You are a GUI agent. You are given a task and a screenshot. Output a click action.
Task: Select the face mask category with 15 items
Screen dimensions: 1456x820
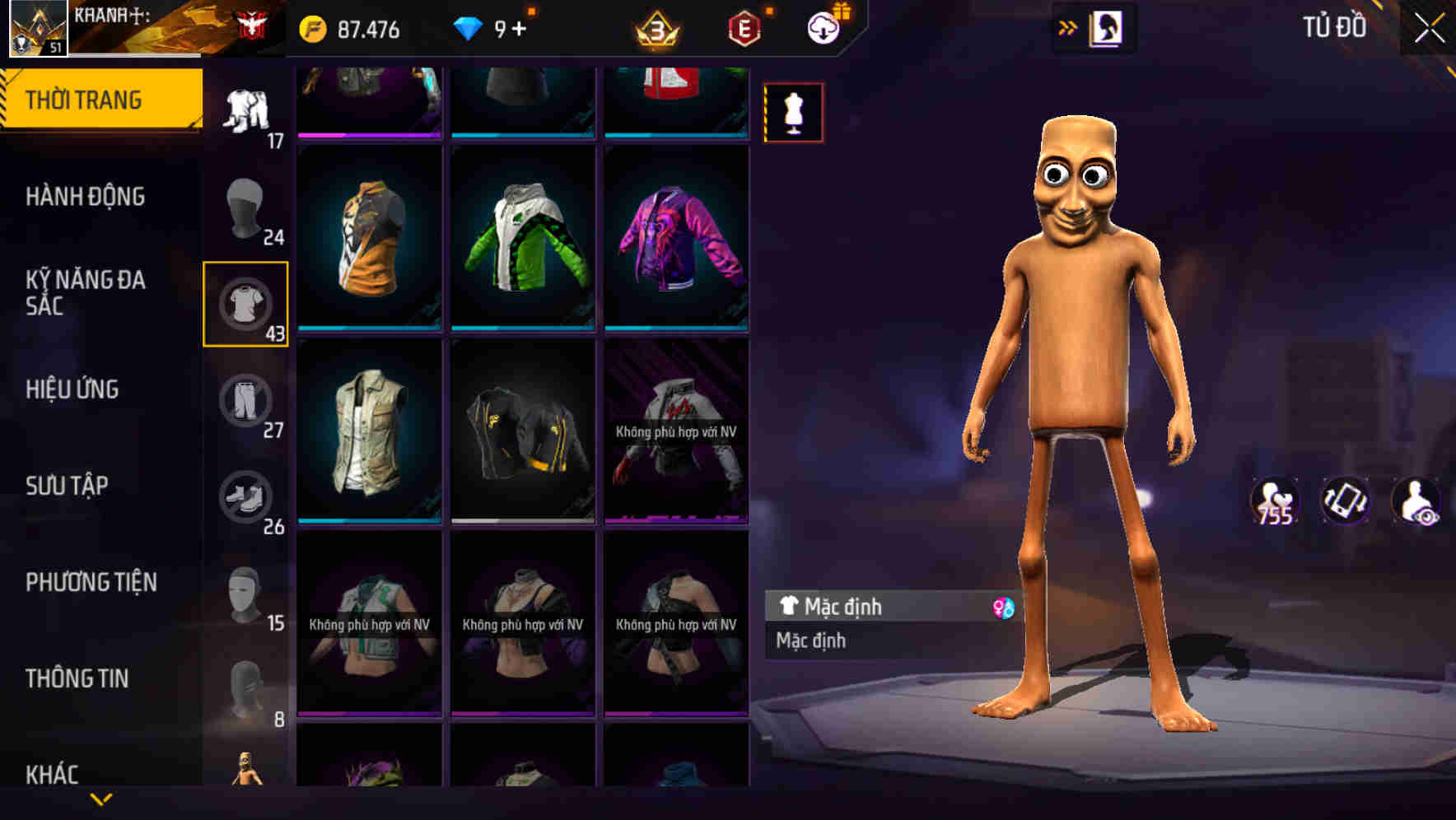(x=245, y=594)
